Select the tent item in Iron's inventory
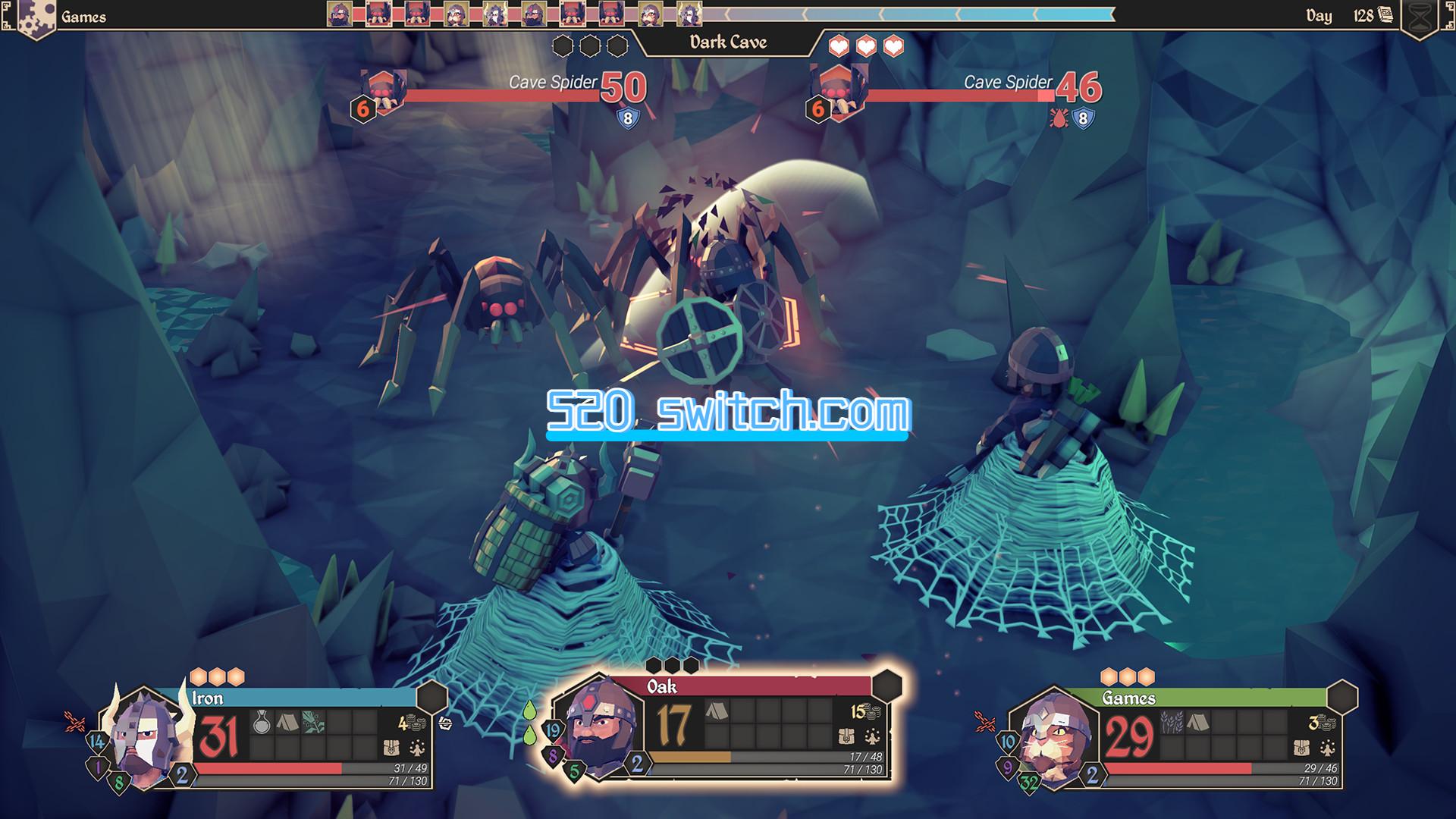Viewport: 1456px width, 819px height. point(287,723)
